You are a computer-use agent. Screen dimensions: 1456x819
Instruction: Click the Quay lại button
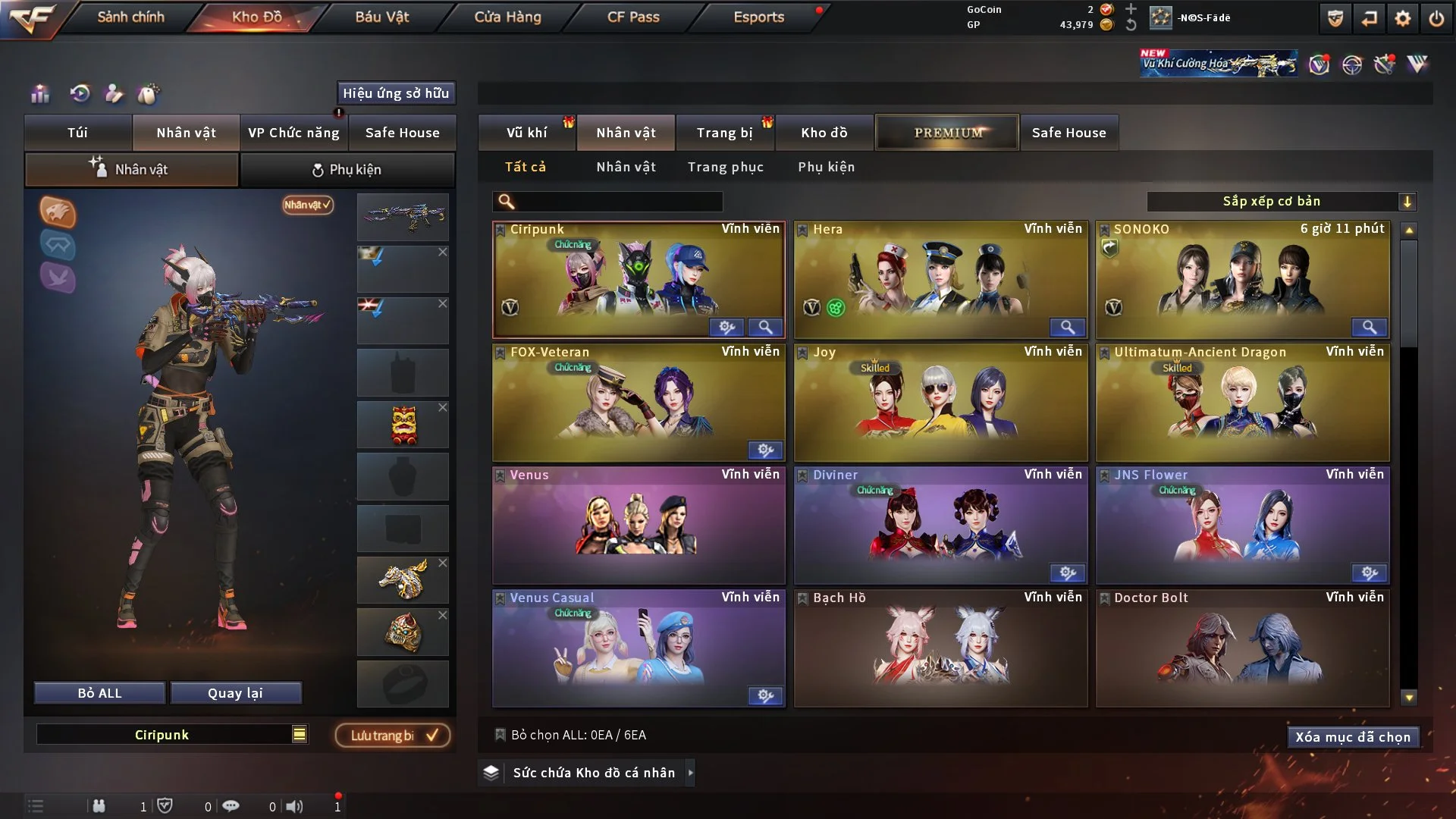[235, 693]
